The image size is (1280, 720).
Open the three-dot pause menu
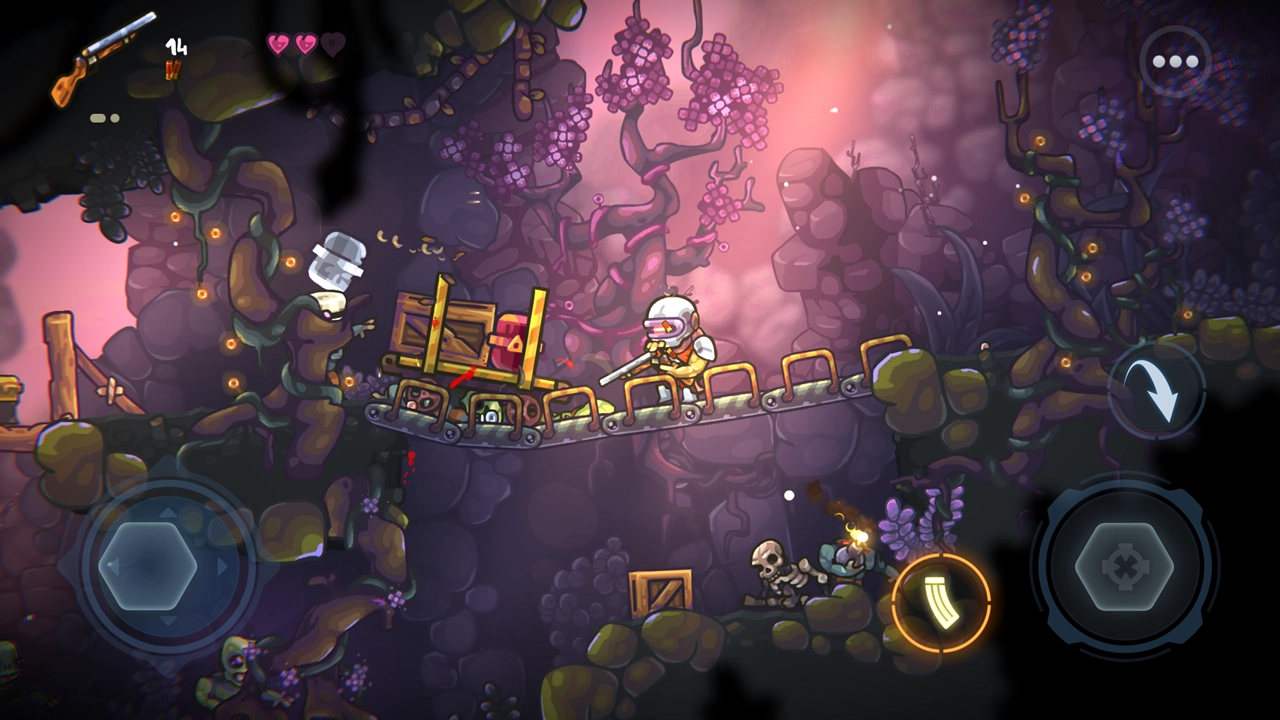pos(1175,62)
